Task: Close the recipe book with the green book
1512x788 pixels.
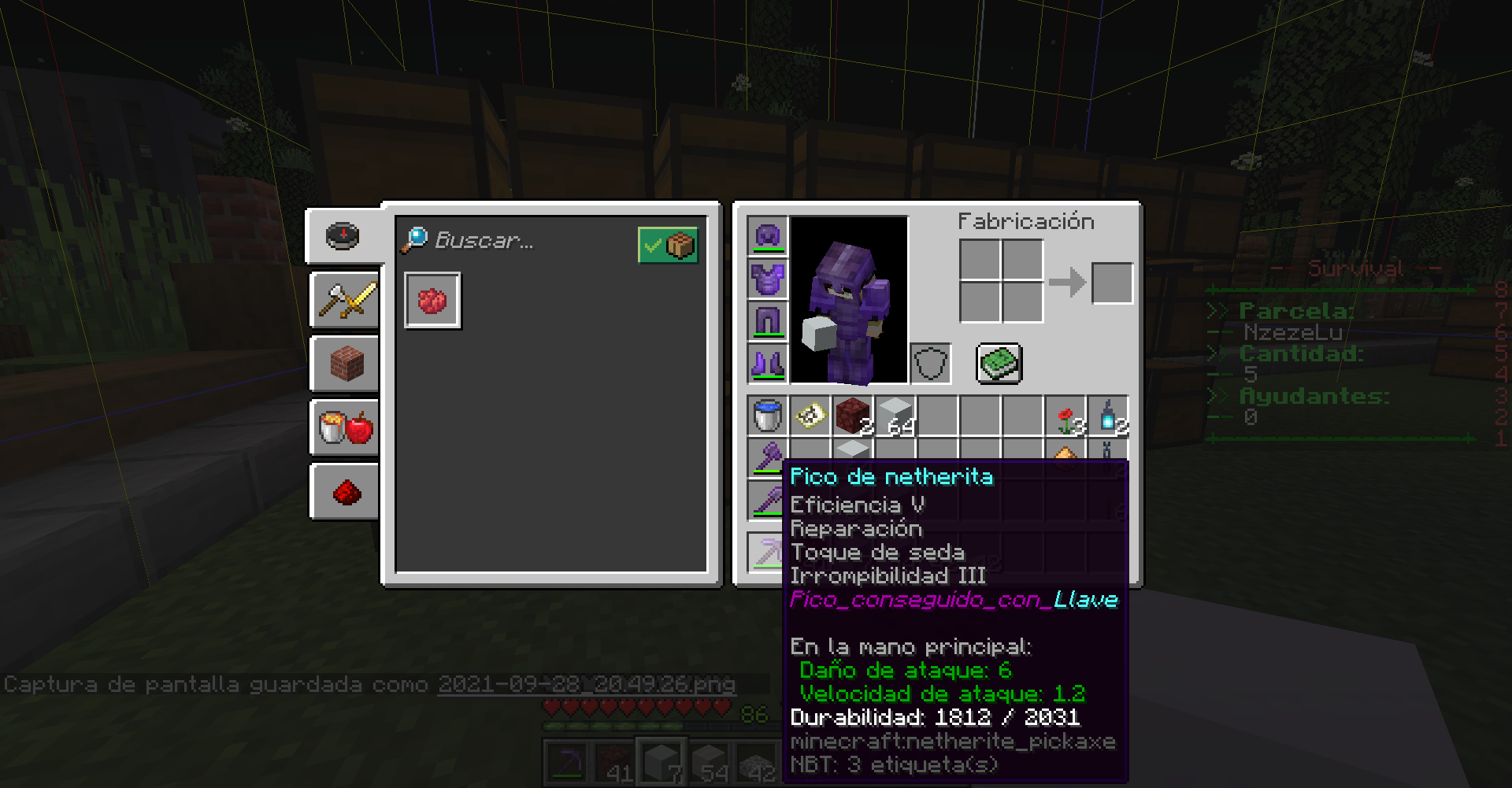Action: (x=999, y=364)
